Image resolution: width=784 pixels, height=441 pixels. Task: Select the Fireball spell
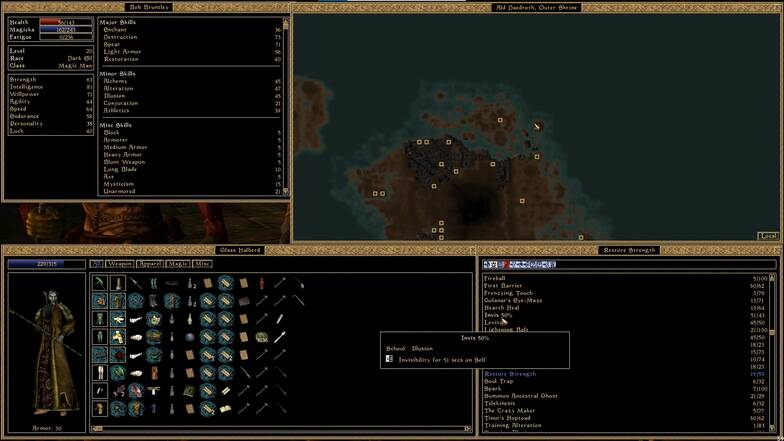[x=495, y=278]
